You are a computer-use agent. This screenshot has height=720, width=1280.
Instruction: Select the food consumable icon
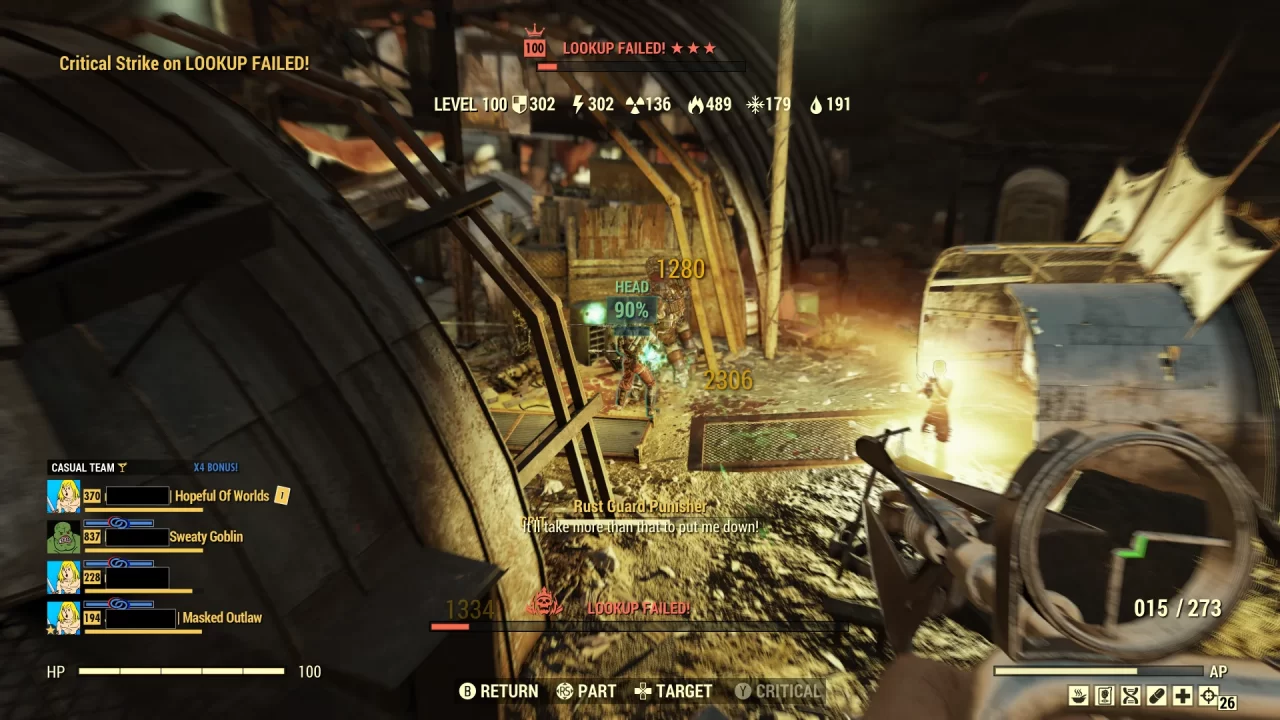(1079, 696)
